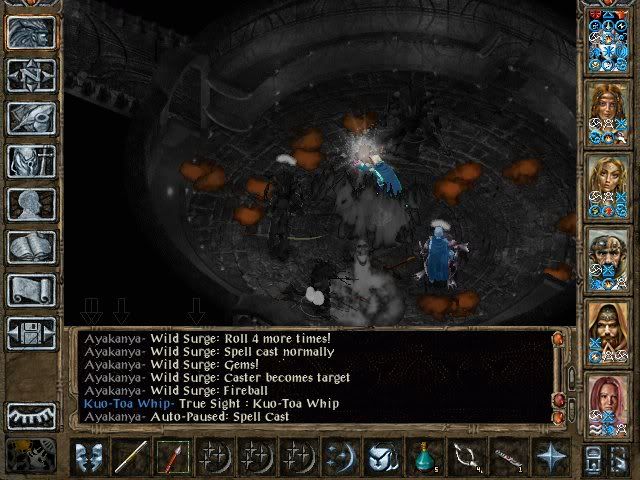Select the Talk masks action button

click(91, 457)
